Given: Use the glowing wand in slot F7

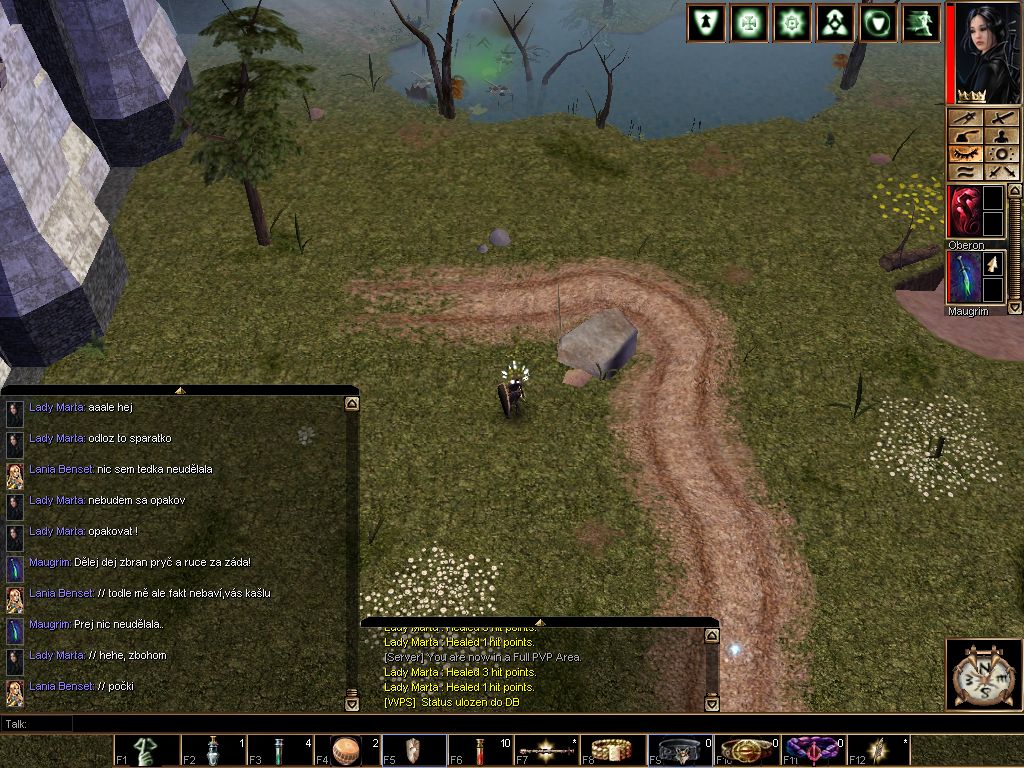Looking at the screenshot, I should [x=547, y=751].
